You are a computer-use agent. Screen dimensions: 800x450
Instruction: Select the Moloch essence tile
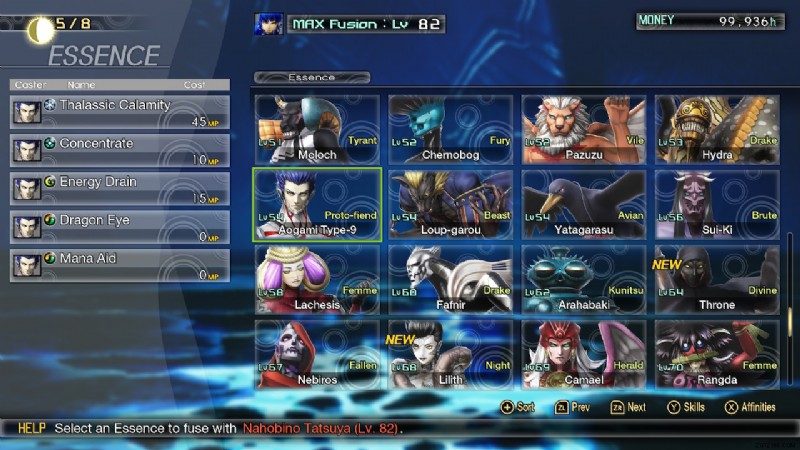pyautogui.click(x=316, y=129)
